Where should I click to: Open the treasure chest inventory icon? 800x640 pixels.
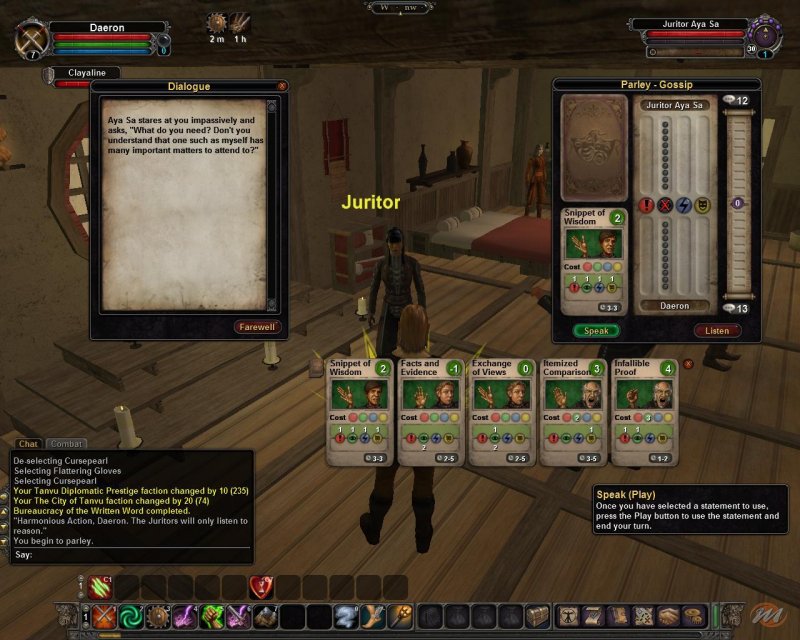(537, 616)
